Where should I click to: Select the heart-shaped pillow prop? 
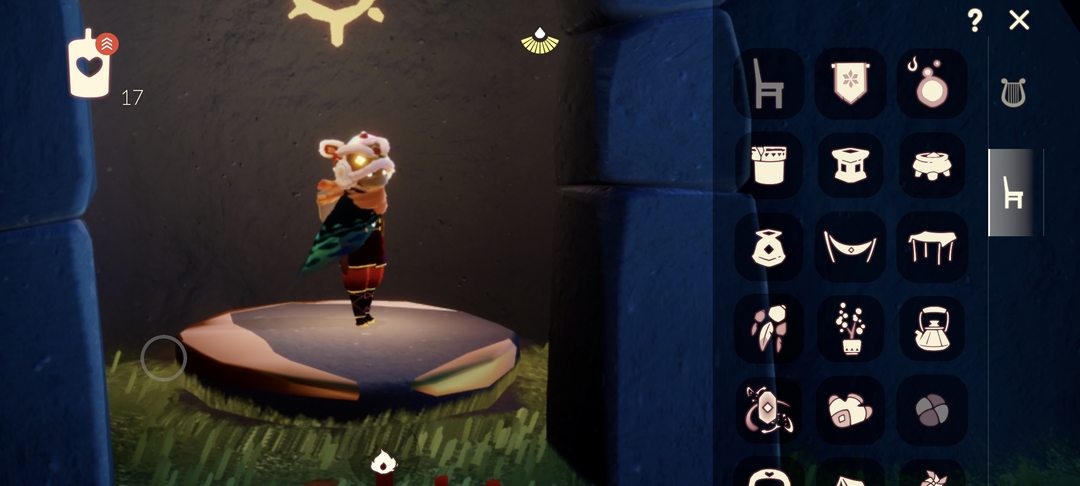[x=850, y=410]
